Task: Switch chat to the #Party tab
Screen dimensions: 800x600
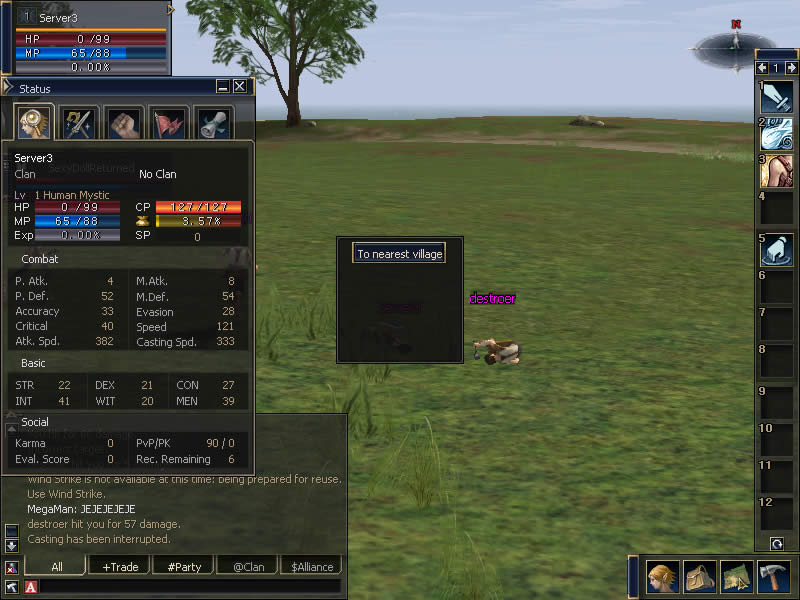Action: [184, 567]
